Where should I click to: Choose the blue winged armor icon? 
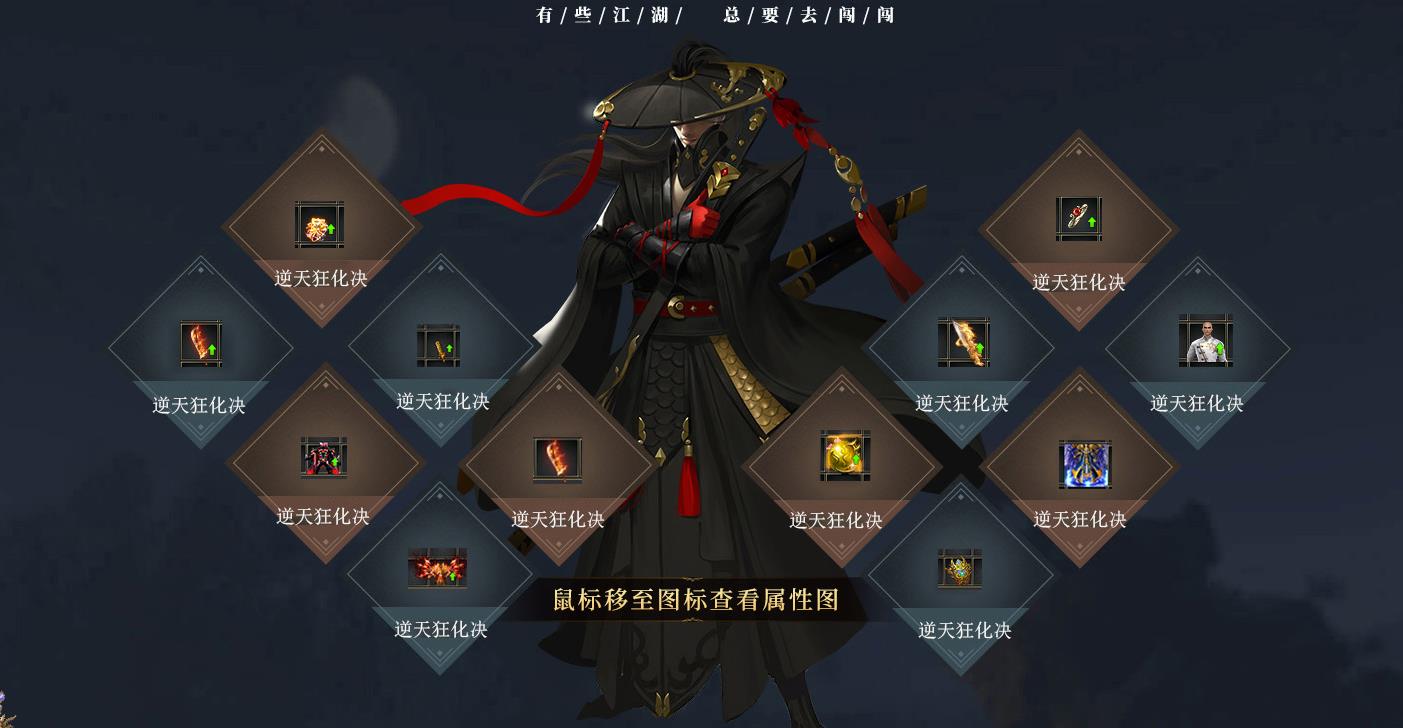(1085, 464)
